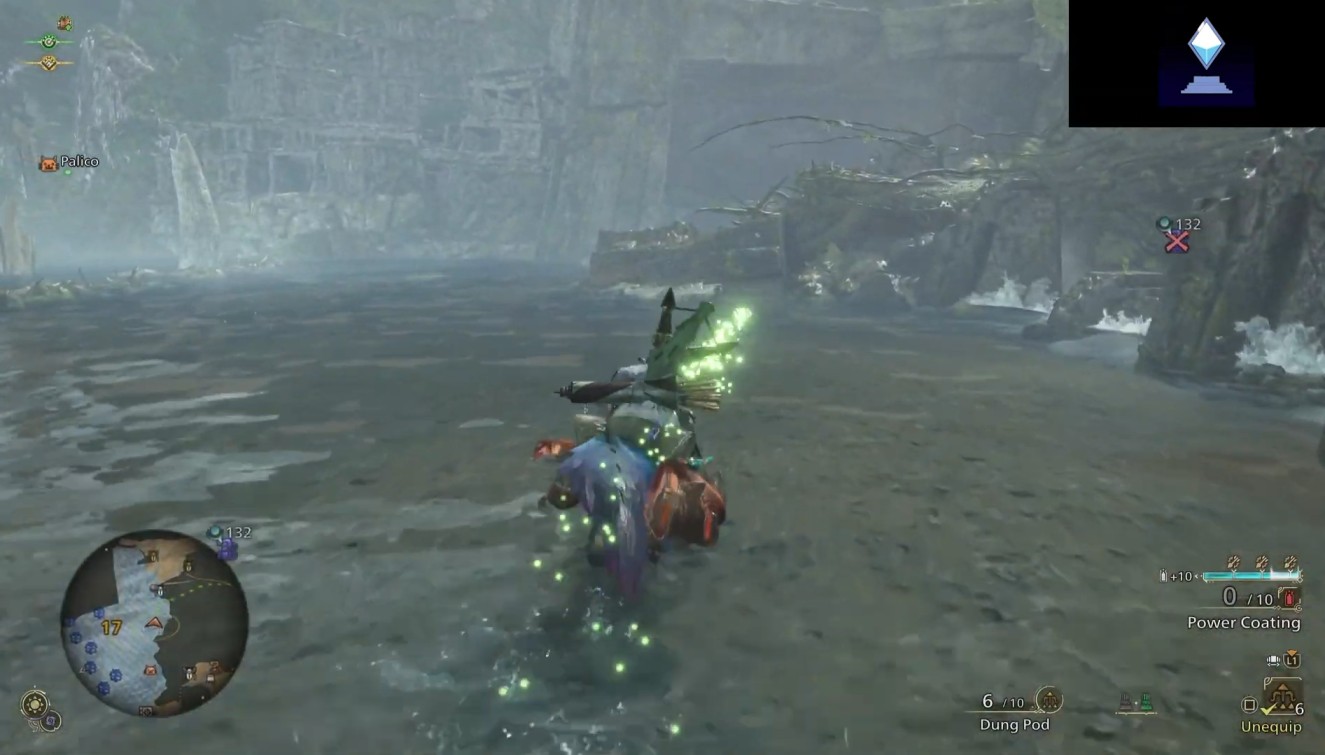Expand the compass icon beside the minimap
1325x755 pixels.
coord(35,706)
